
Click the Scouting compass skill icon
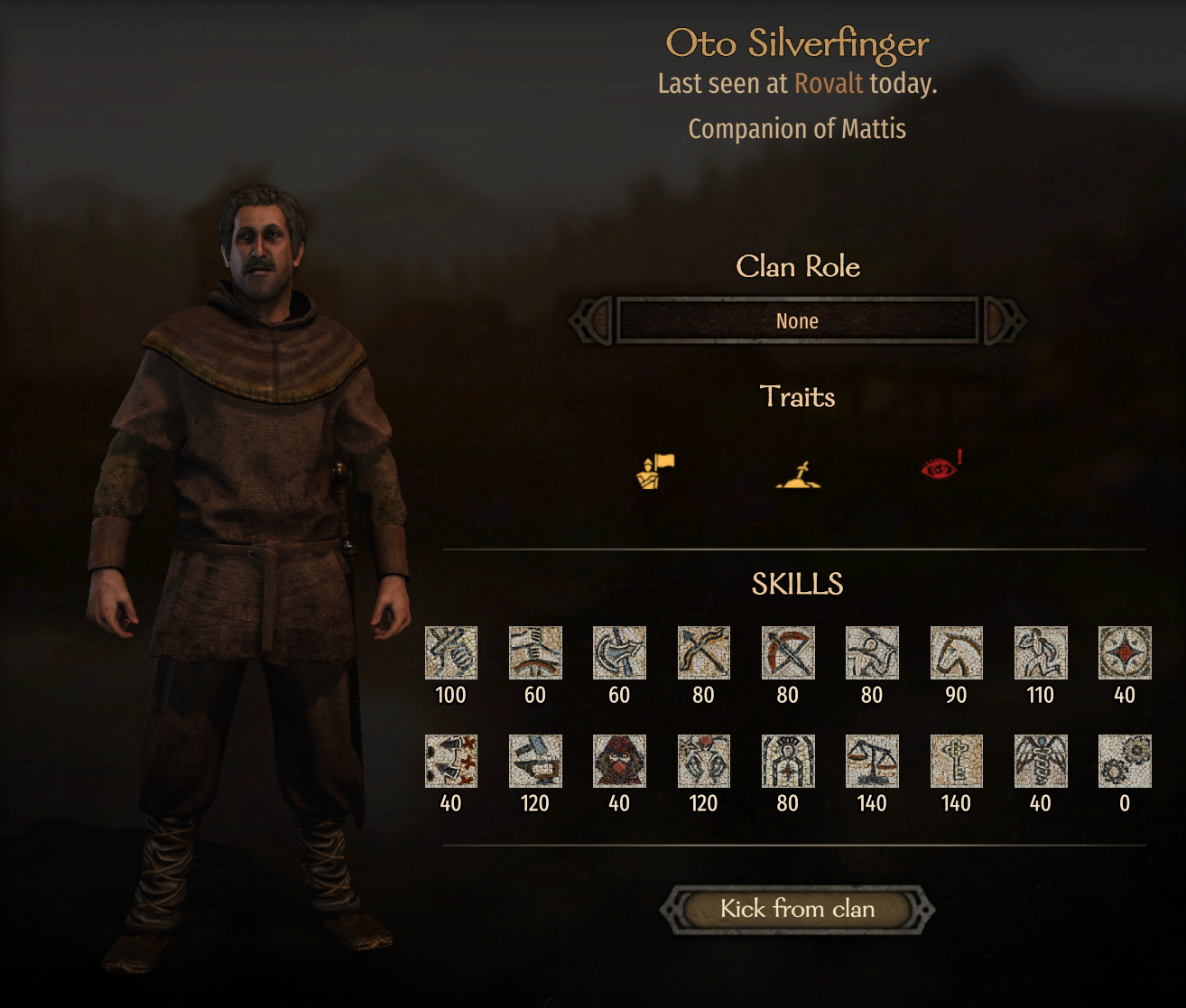coord(1125,652)
